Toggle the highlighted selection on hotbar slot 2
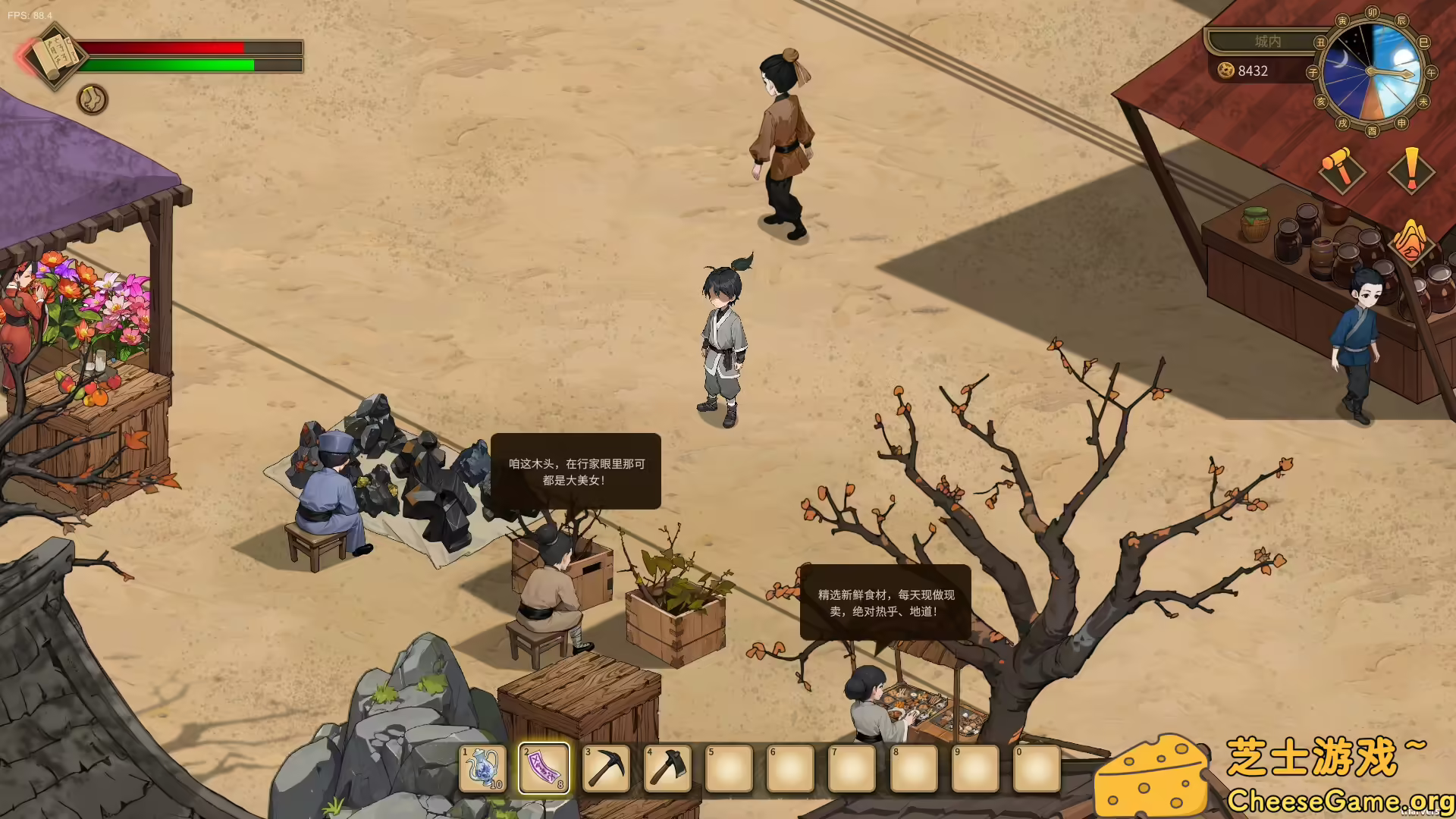 pos(544,767)
